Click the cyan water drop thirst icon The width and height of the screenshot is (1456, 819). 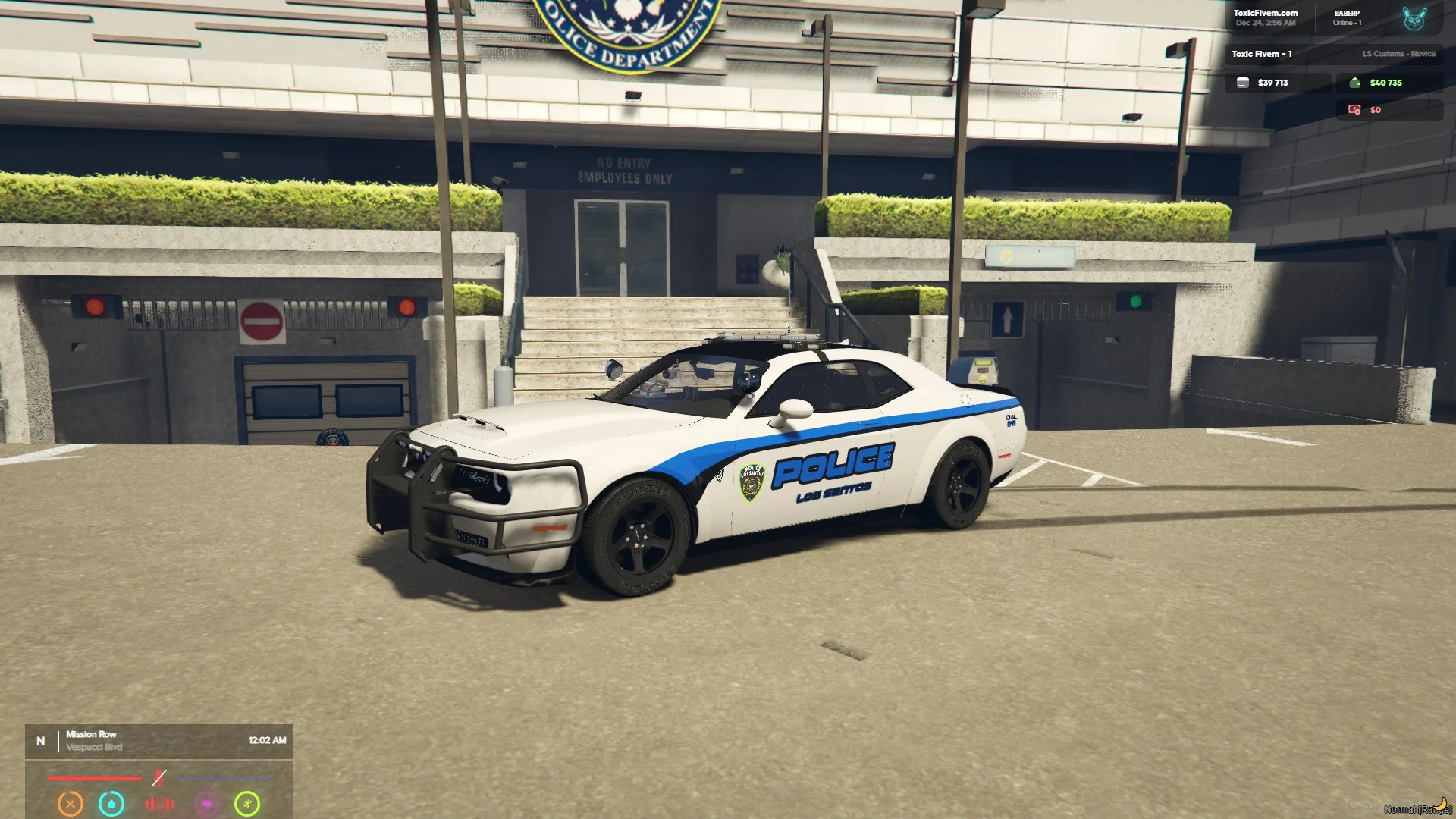pyautogui.click(x=111, y=803)
